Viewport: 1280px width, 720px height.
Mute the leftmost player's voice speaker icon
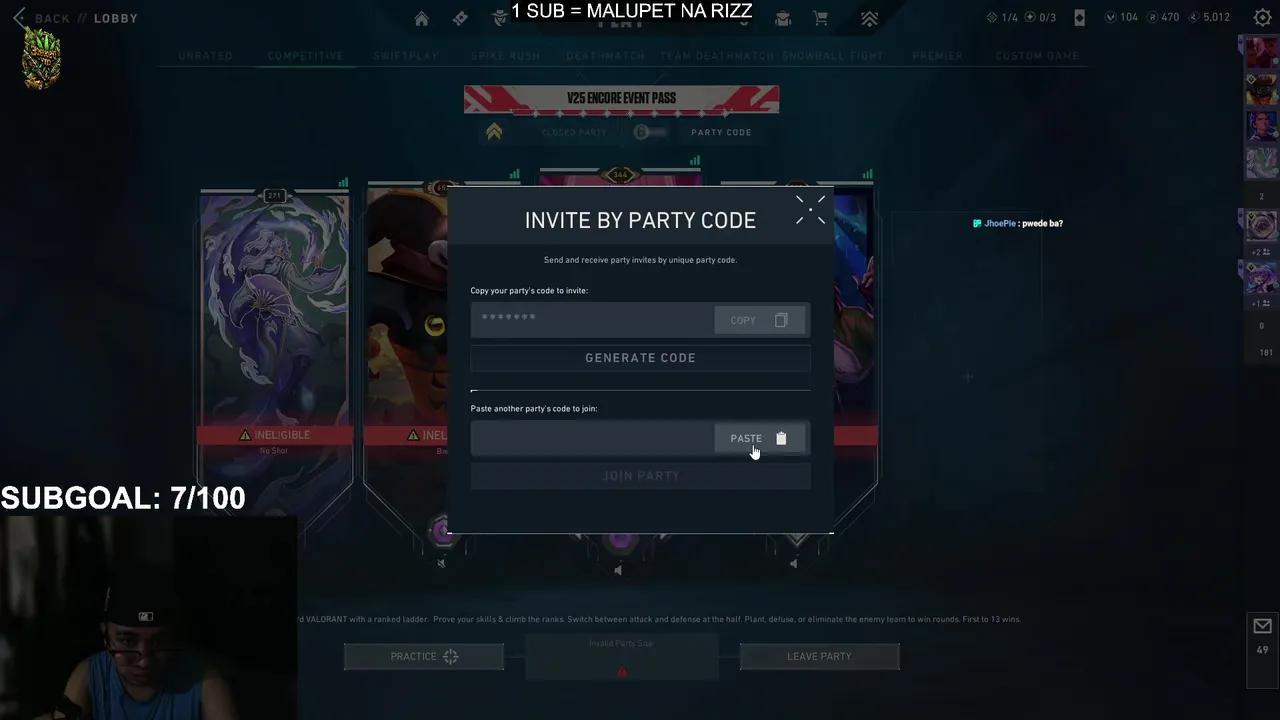[441, 562]
